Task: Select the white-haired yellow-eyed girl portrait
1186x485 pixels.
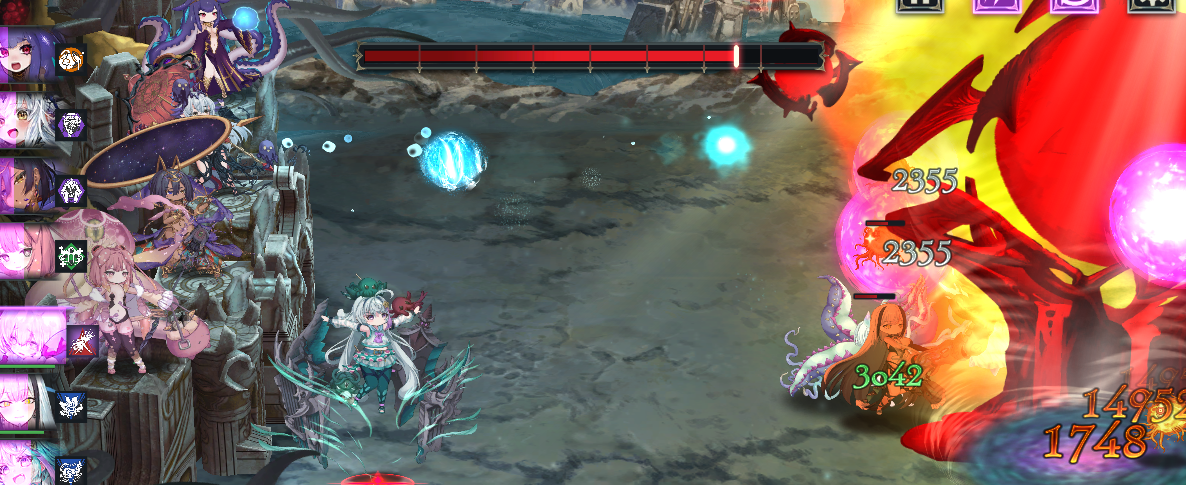Action: [x=27, y=120]
